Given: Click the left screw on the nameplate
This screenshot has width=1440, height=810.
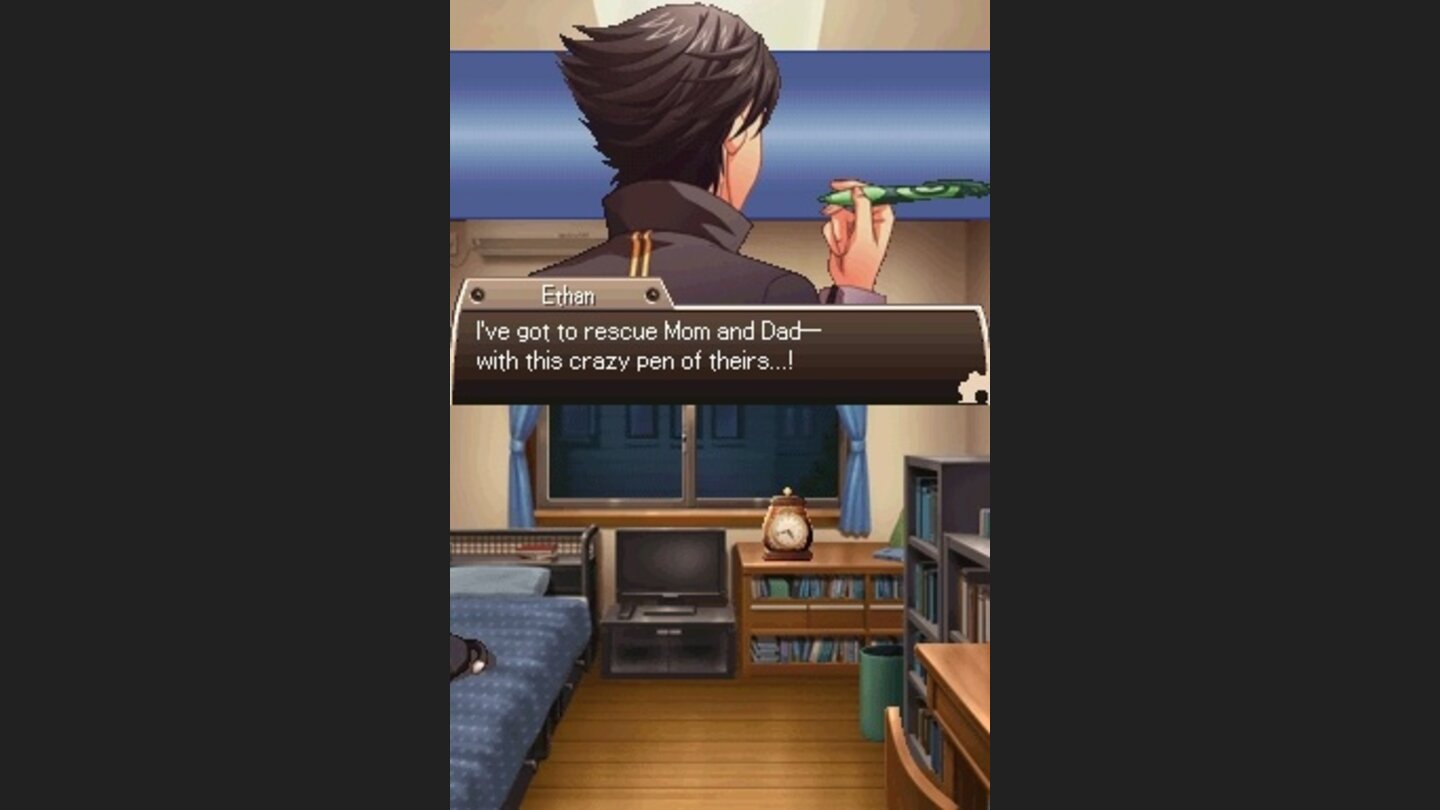Looking at the screenshot, I should [x=477, y=296].
